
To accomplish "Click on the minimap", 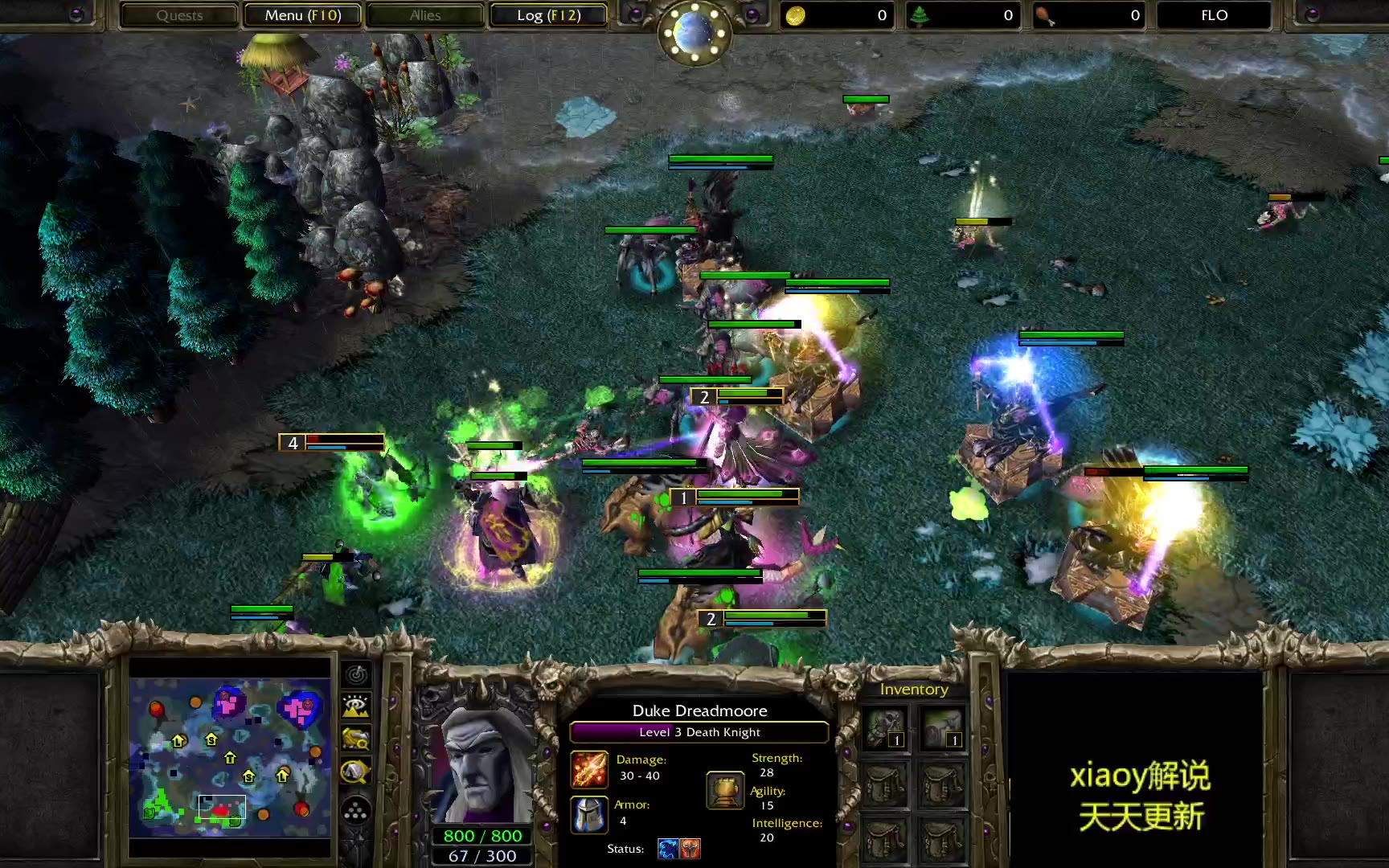I will coord(230,757).
